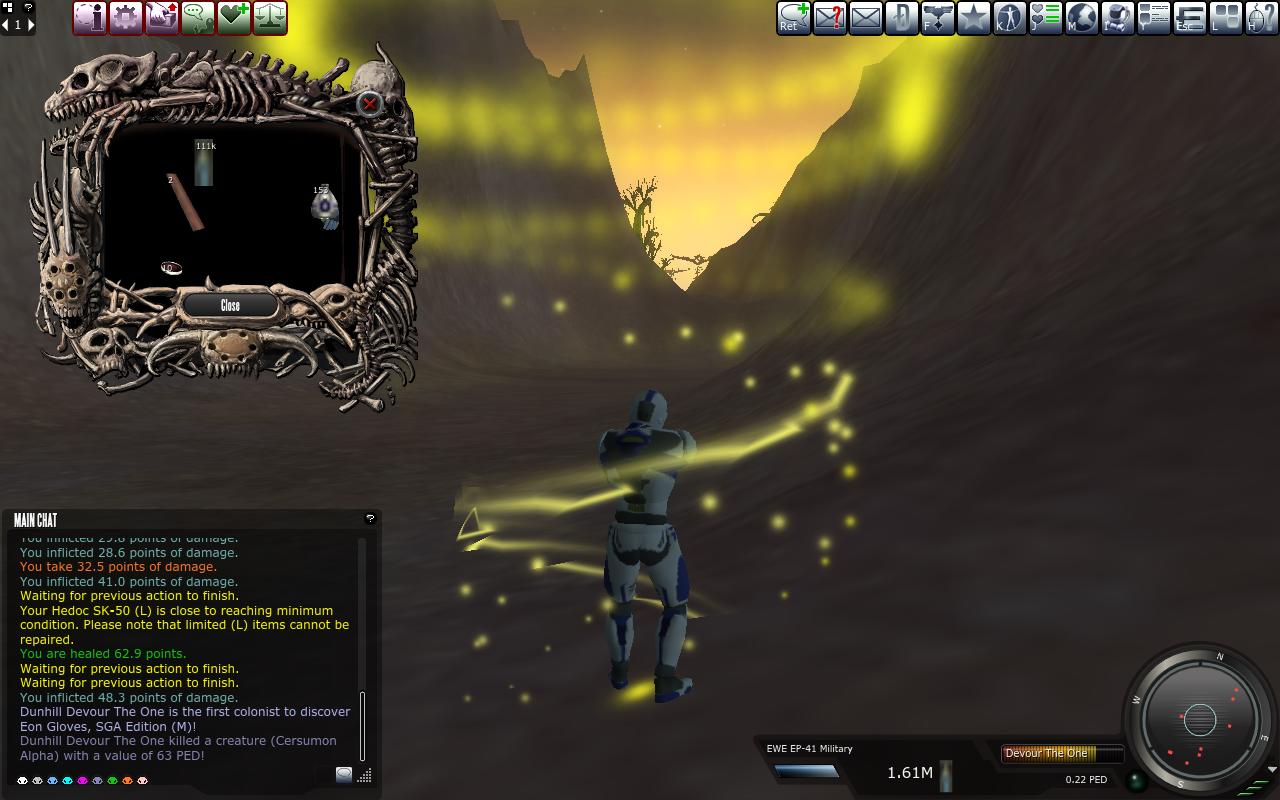Open the envelope mail icon
Viewport: 1280px width, 800px height.
(x=866, y=18)
